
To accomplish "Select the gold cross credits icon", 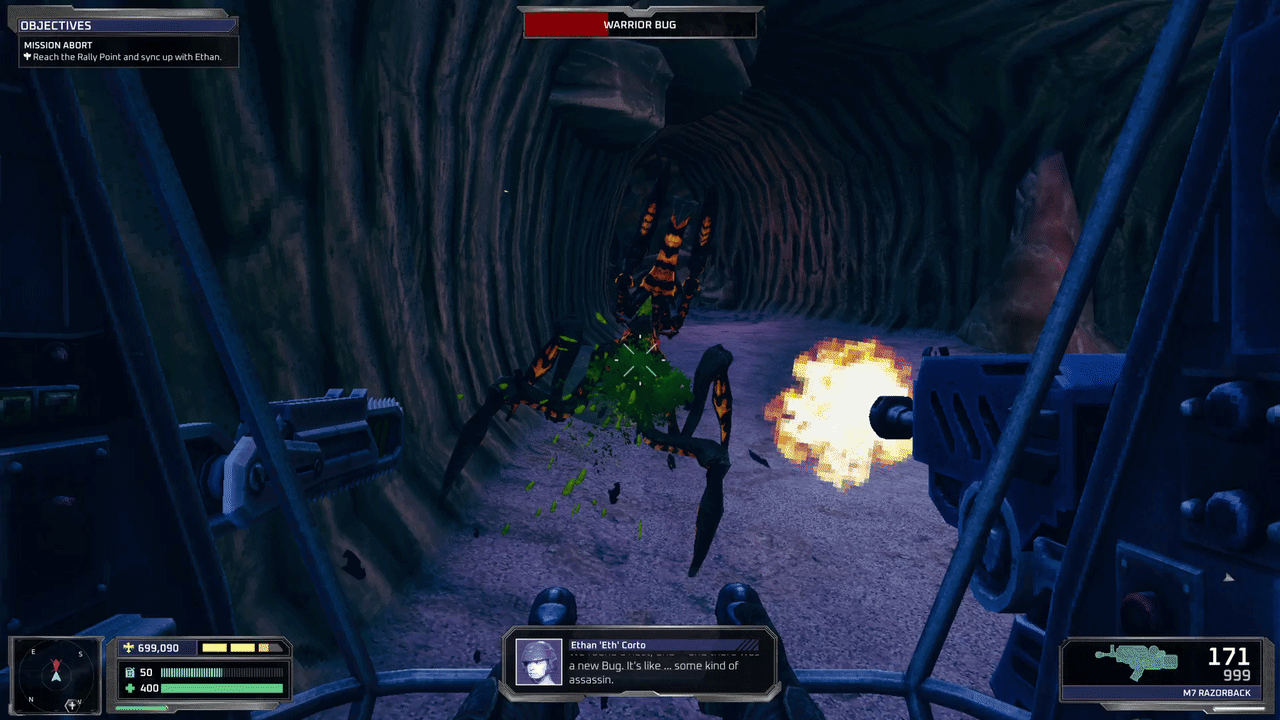I will point(130,647).
